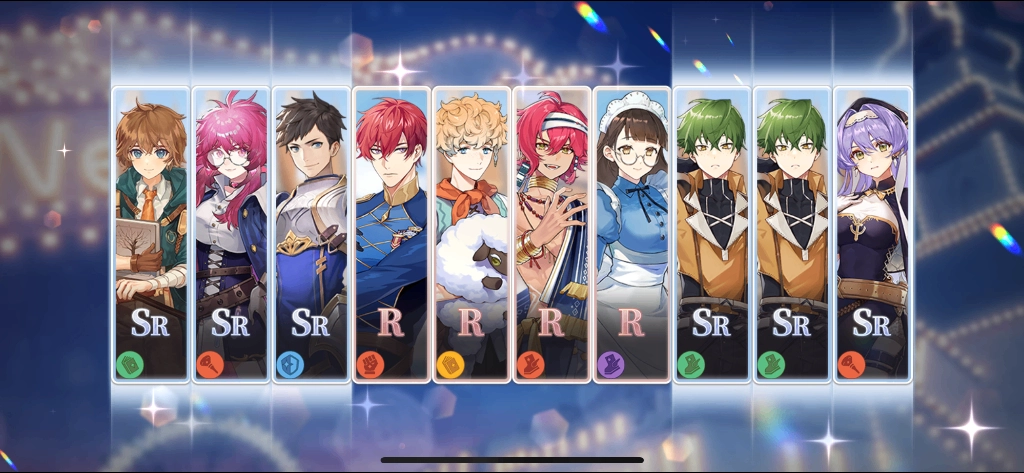This screenshot has height=473, width=1024.
Task: View the red-haired character with striped headband card
Action: (551, 235)
